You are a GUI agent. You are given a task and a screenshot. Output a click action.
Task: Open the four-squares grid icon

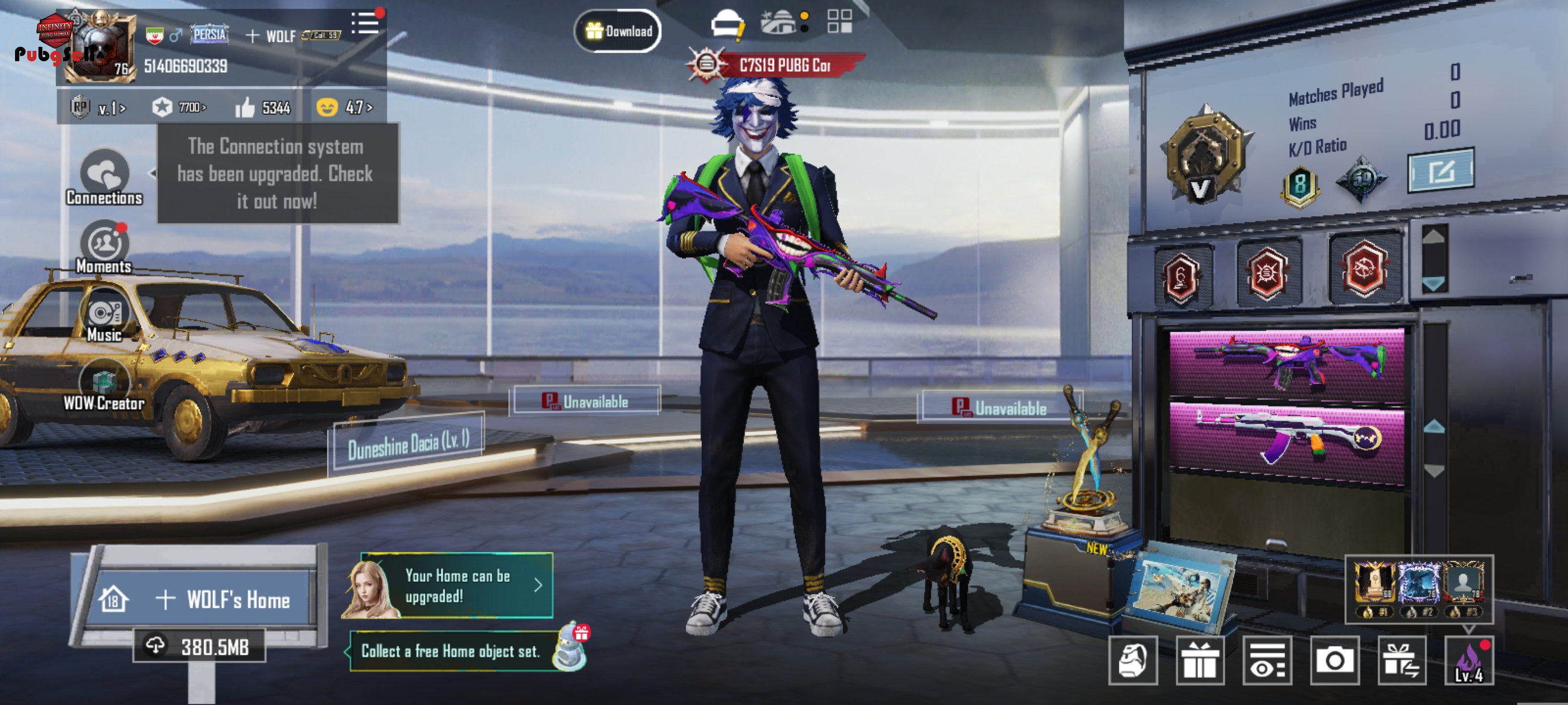click(840, 21)
